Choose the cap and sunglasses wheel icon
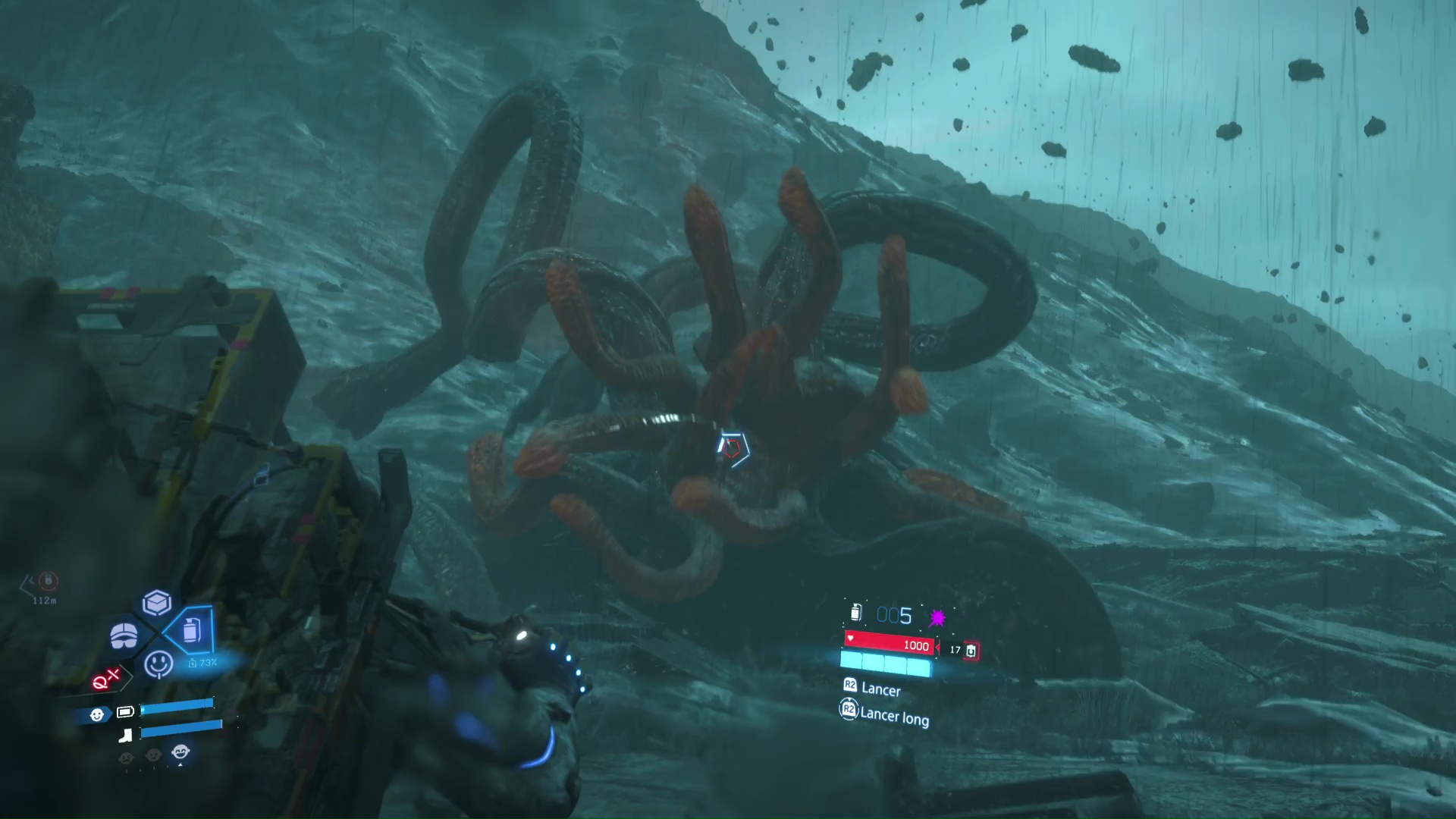The height and width of the screenshot is (819, 1456). pyautogui.click(x=124, y=635)
